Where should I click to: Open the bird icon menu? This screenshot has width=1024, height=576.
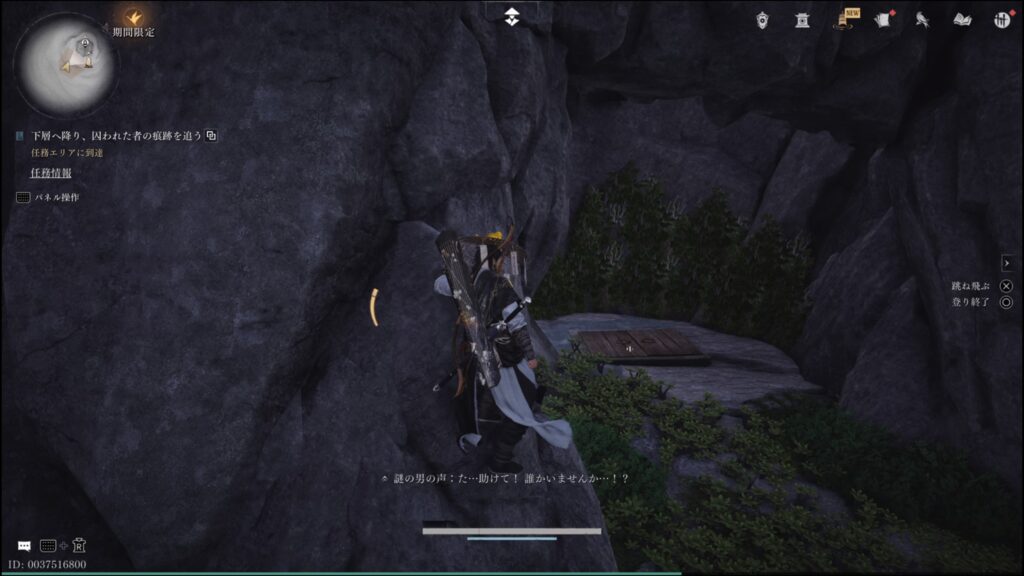click(922, 19)
